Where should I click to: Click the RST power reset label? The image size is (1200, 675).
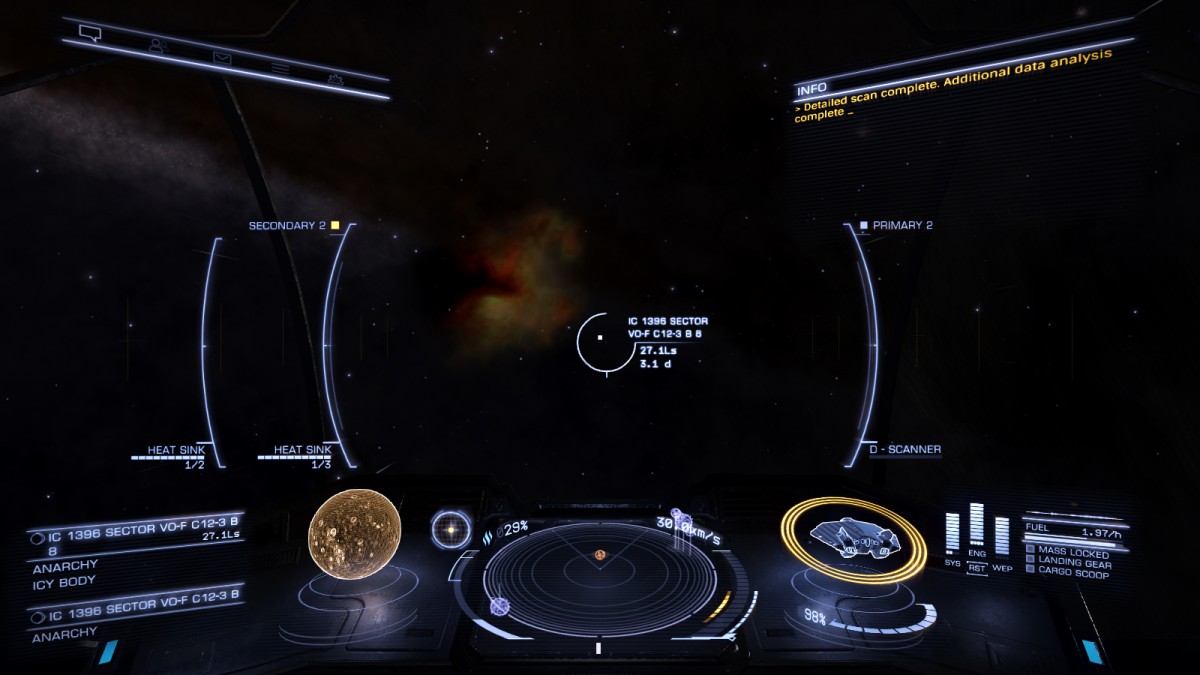pyautogui.click(x=976, y=568)
